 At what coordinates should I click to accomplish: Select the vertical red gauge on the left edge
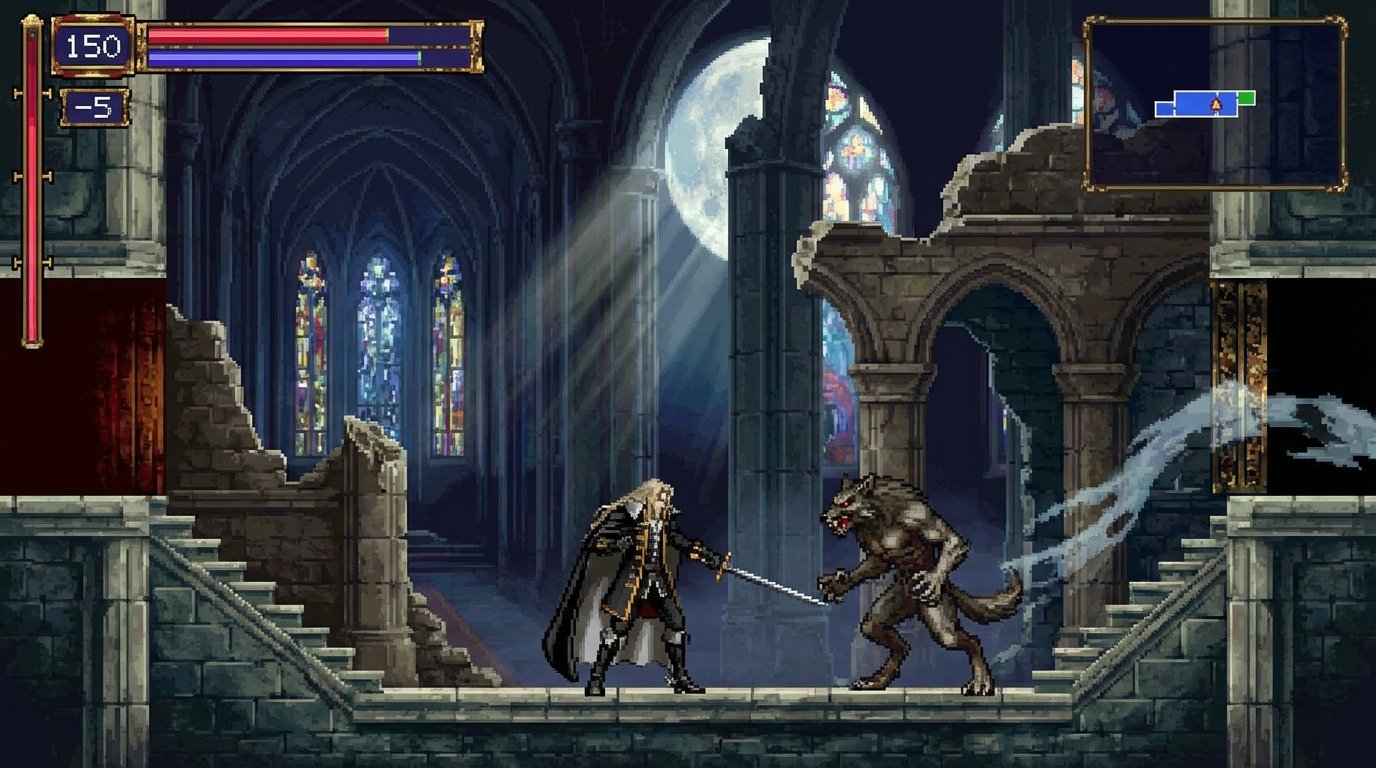pyautogui.click(x=32, y=200)
